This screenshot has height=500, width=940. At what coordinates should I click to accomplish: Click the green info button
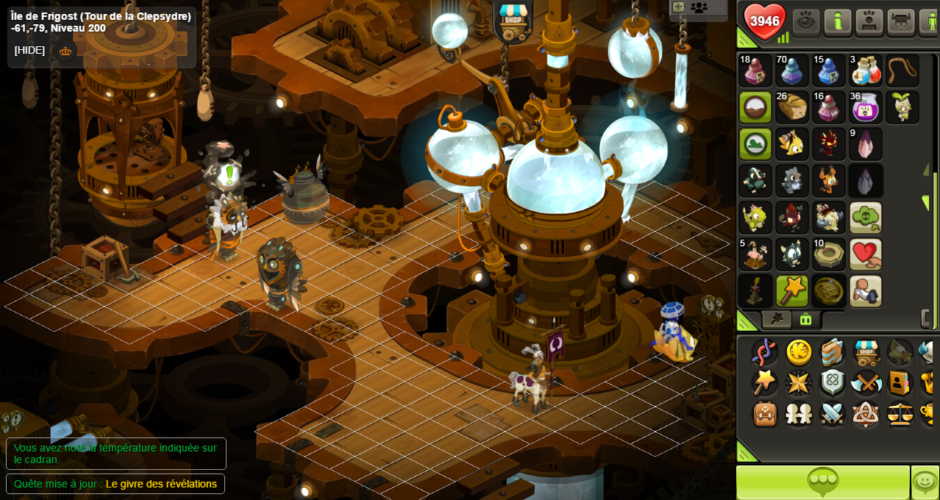tap(837, 21)
